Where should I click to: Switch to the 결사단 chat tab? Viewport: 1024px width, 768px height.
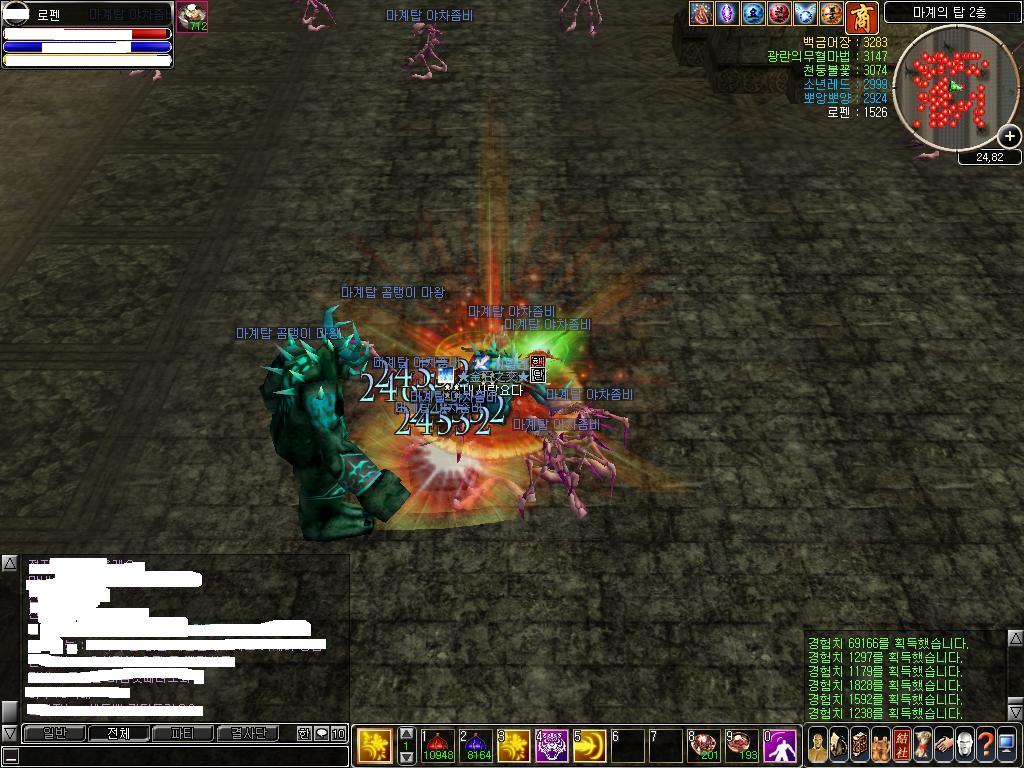pos(247,734)
